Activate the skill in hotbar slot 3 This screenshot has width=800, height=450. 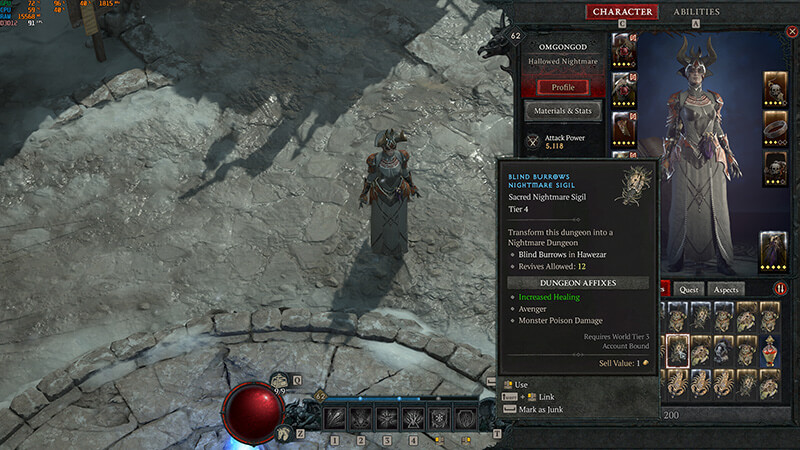coord(387,418)
